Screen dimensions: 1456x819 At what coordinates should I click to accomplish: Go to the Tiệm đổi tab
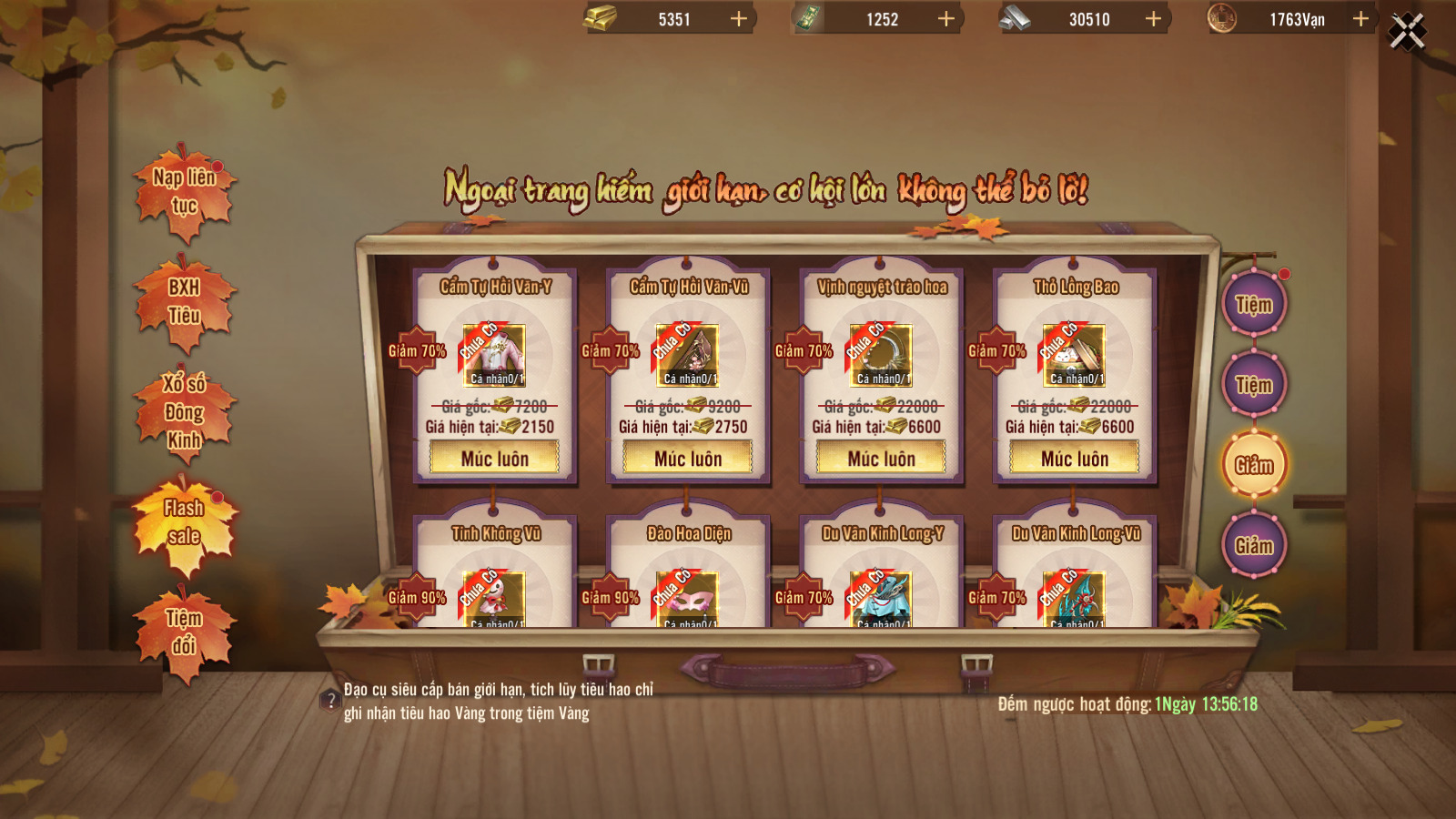pos(185,632)
